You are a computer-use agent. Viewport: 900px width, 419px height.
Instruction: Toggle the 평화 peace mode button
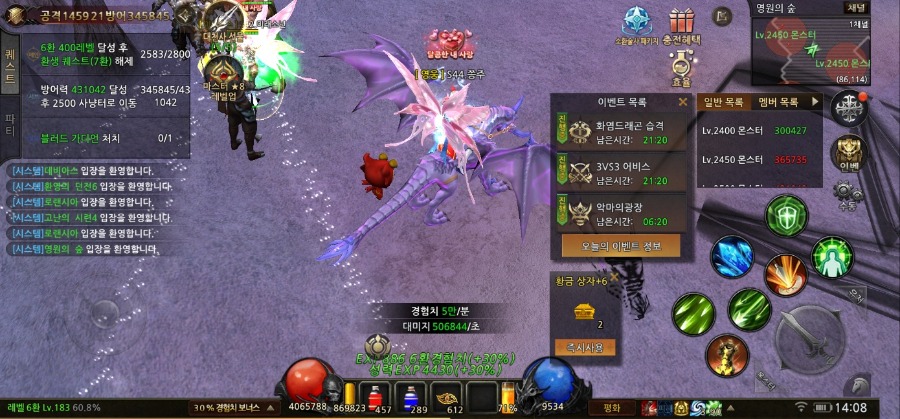pyautogui.click(x=611, y=408)
